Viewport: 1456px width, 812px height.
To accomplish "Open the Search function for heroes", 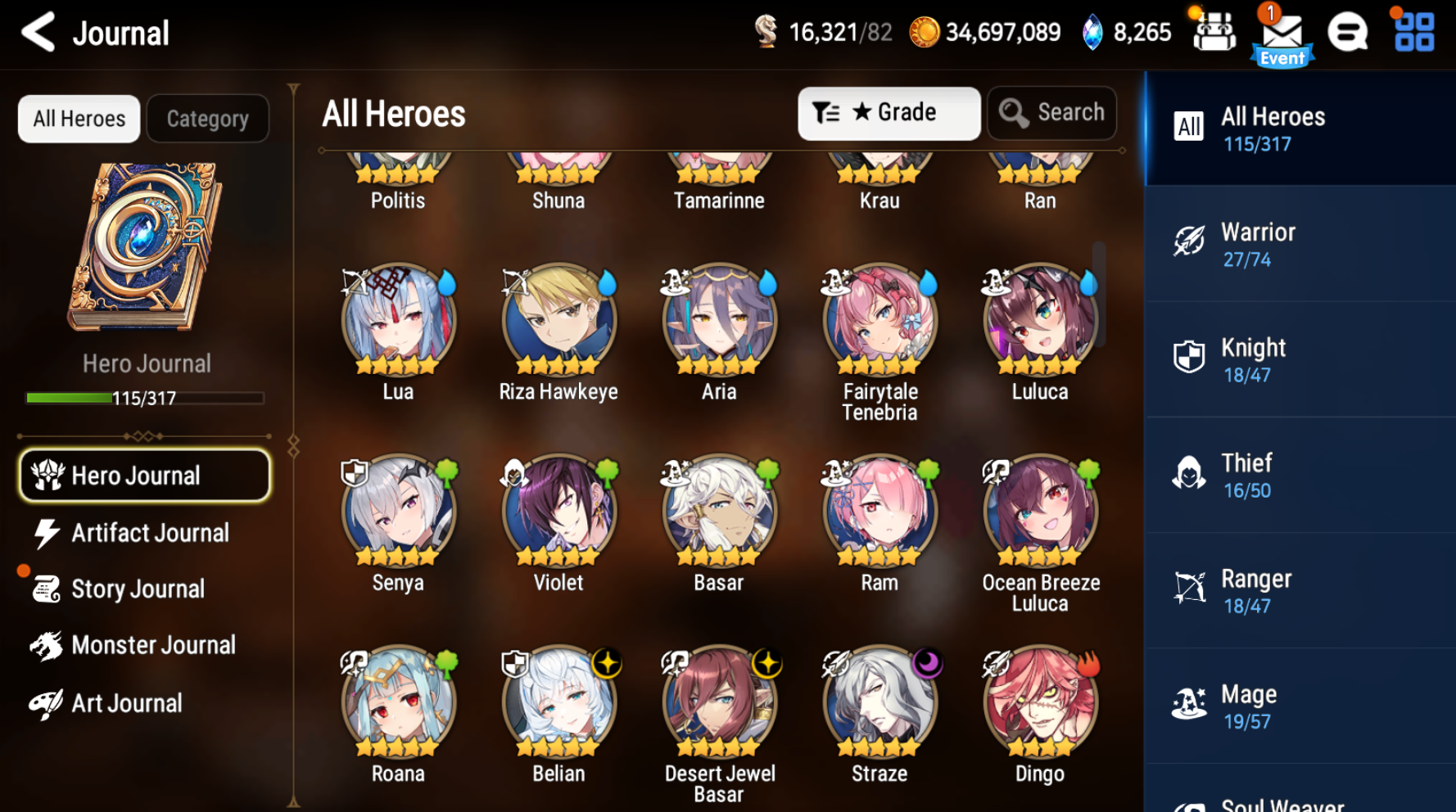I will pyautogui.click(x=1052, y=113).
